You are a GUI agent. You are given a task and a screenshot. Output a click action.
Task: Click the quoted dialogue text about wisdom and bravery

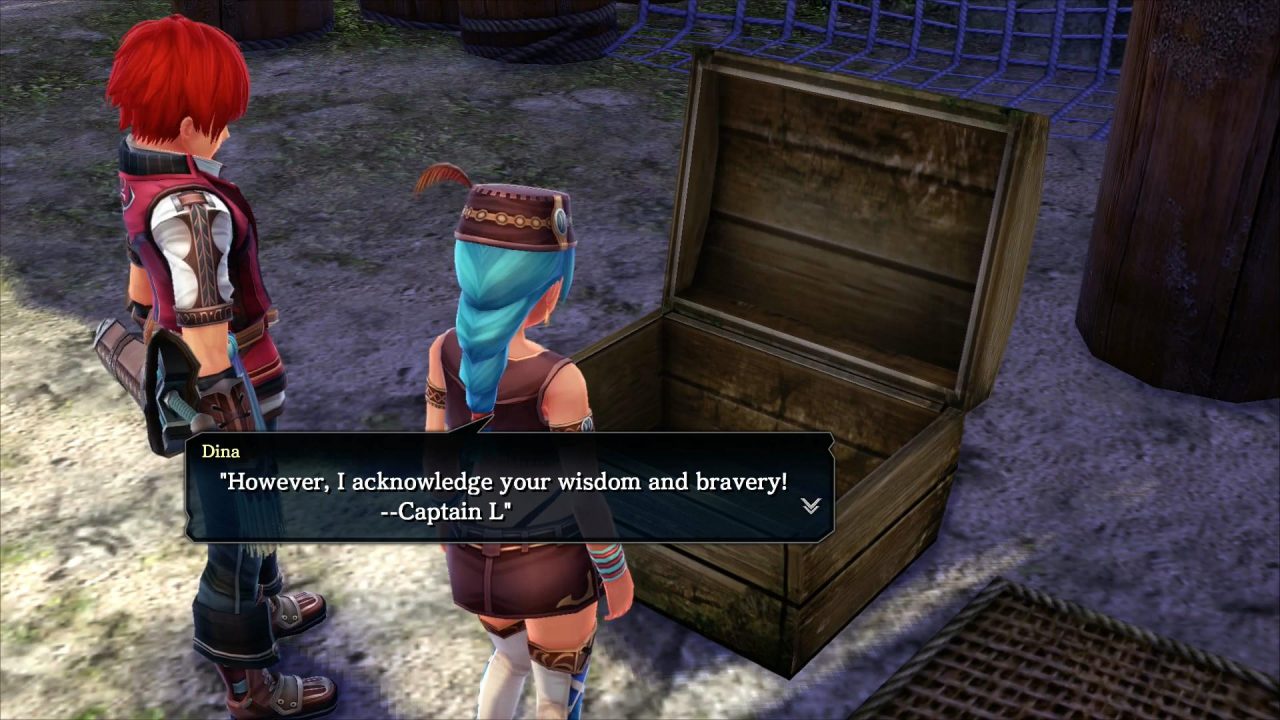click(x=505, y=481)
